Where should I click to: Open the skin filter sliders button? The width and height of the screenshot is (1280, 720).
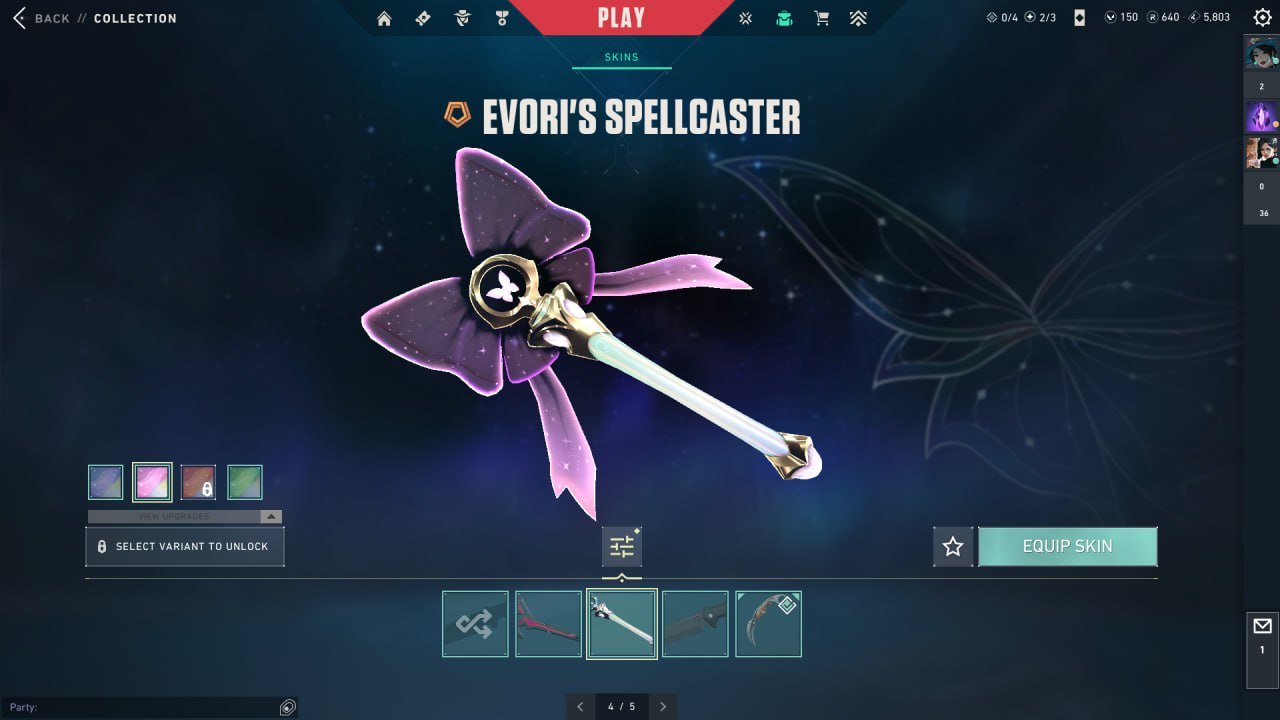pos(622,547)
